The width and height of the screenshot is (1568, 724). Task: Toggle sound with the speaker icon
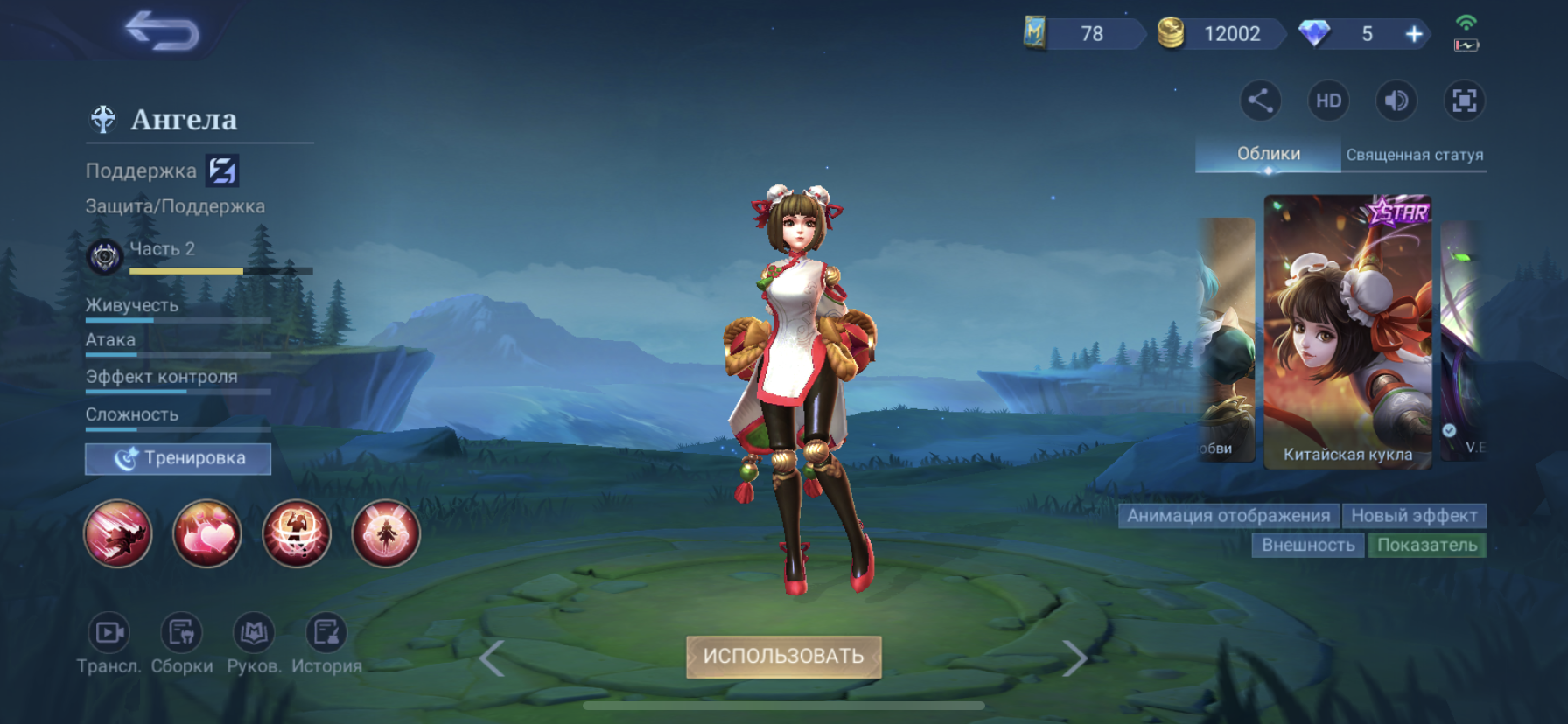coord(1396,101)
